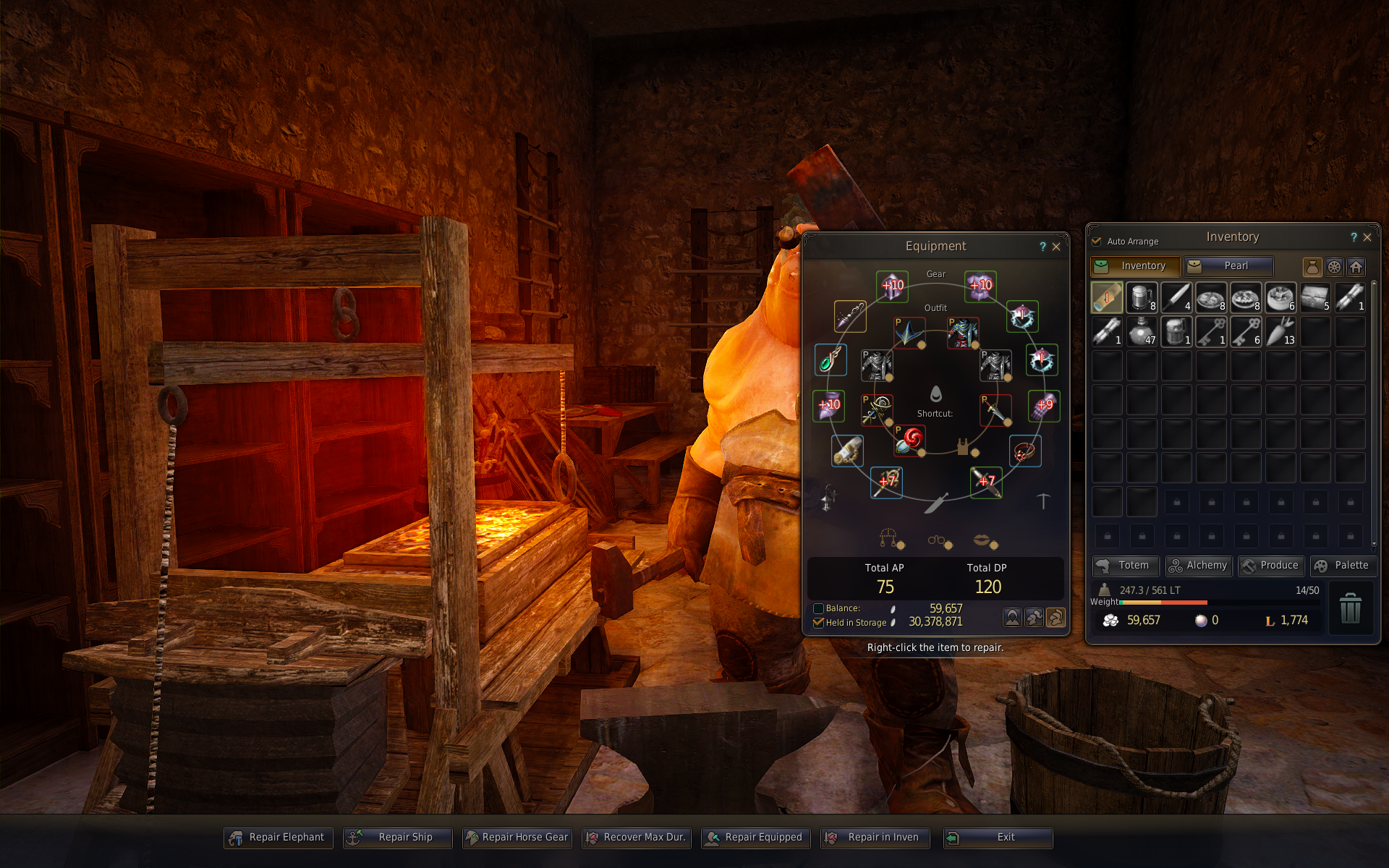
Task: Open the Equipment help question mark
Action: pyautogui.click(x=1042, y=247)
